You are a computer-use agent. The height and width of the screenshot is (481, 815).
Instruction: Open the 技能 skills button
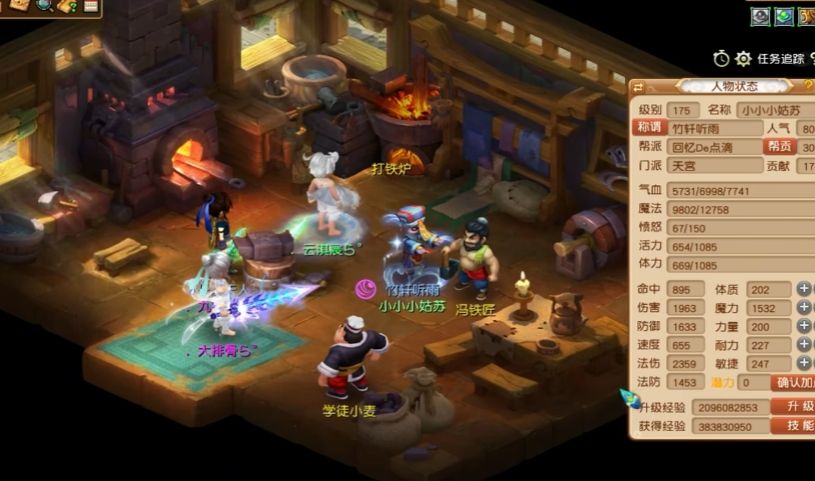[x=795, y=425]
